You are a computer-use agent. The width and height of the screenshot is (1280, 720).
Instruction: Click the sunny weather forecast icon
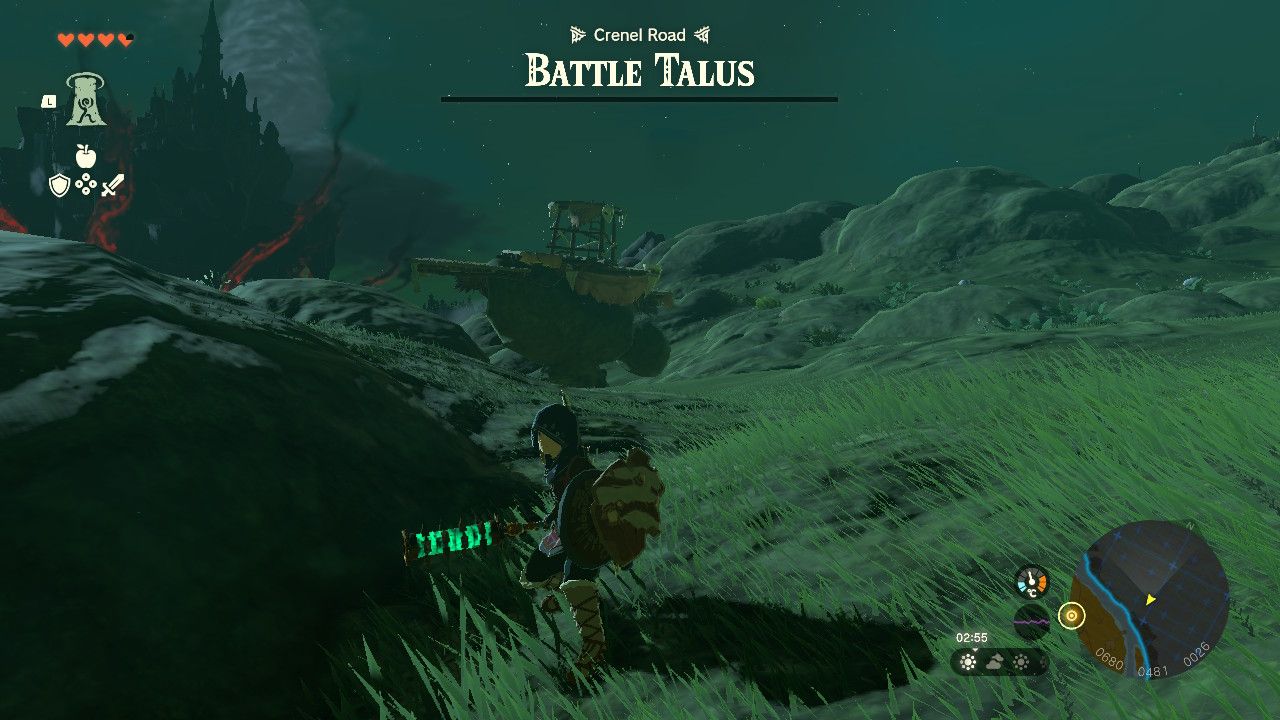[x=967, y=661]
